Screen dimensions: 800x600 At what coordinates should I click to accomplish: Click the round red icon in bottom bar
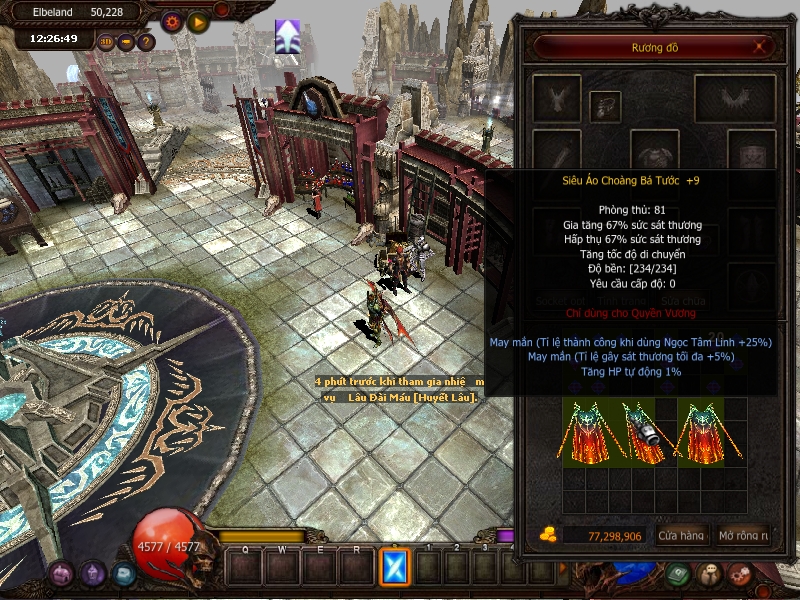740,575
